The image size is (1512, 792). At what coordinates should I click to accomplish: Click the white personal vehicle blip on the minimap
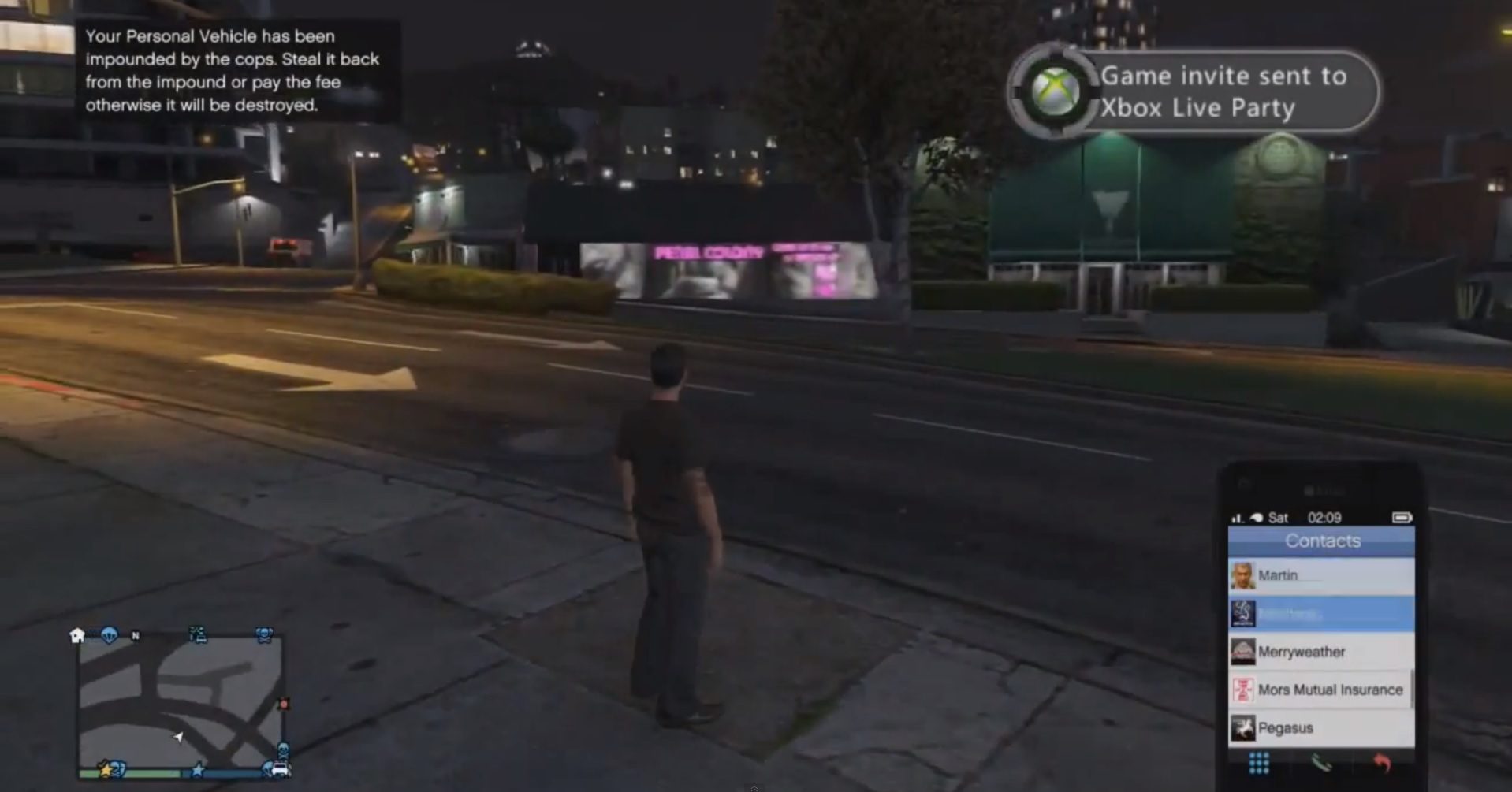280,769
